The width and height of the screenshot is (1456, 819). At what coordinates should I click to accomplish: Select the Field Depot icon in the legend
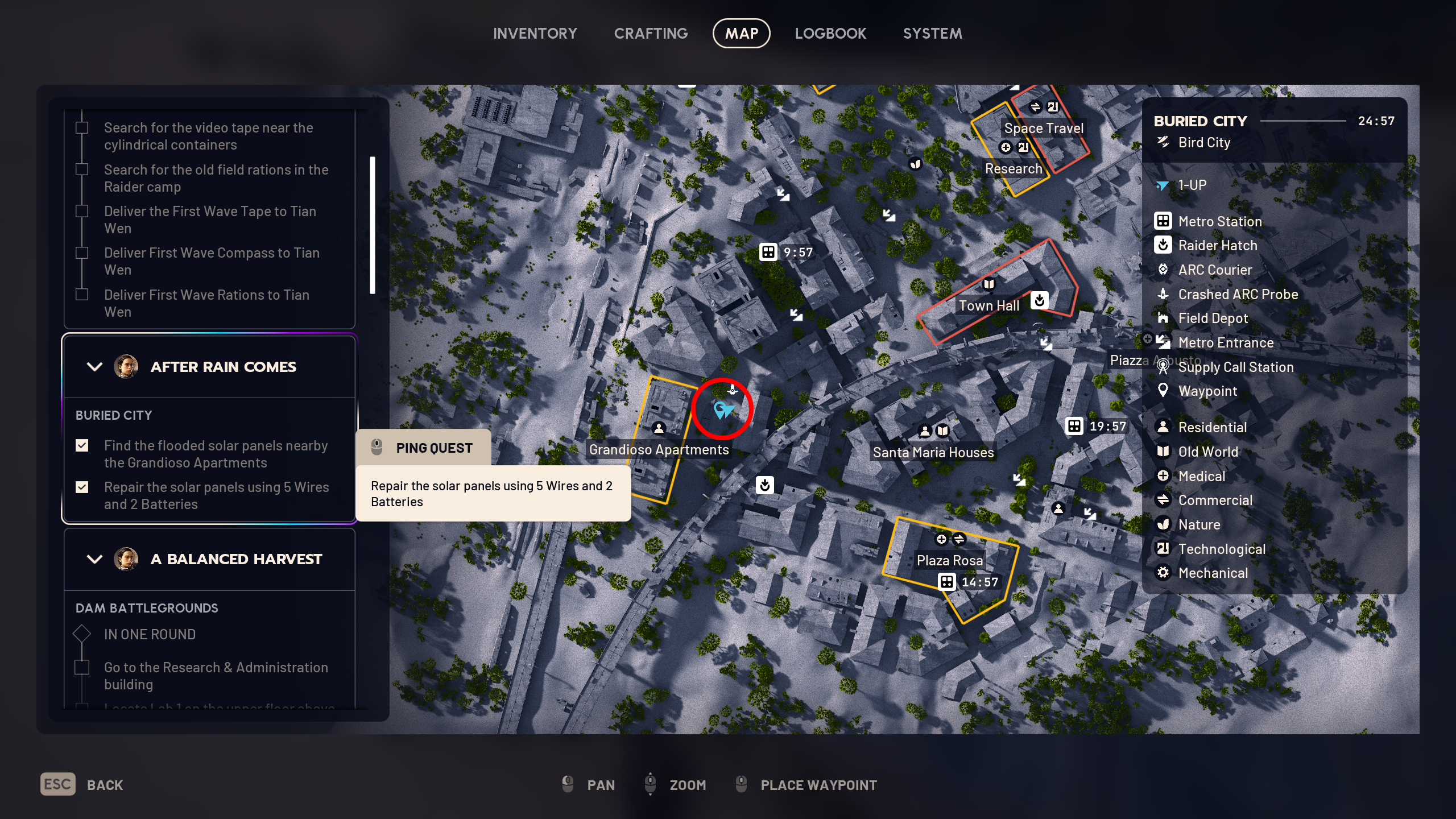[x=1164, y=318]
